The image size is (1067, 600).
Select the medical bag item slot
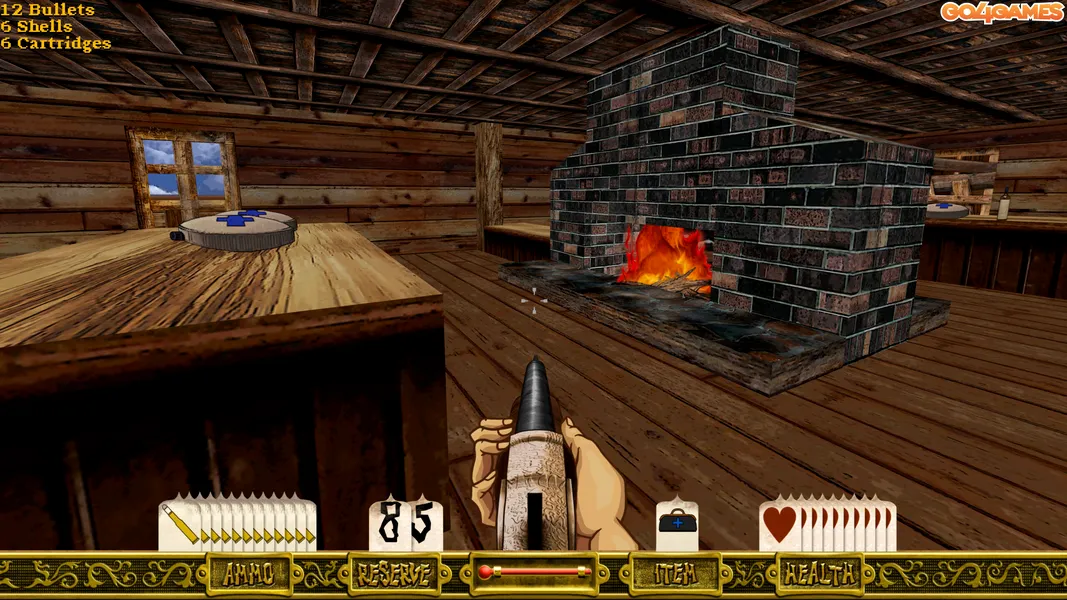[x=677, y=523]
